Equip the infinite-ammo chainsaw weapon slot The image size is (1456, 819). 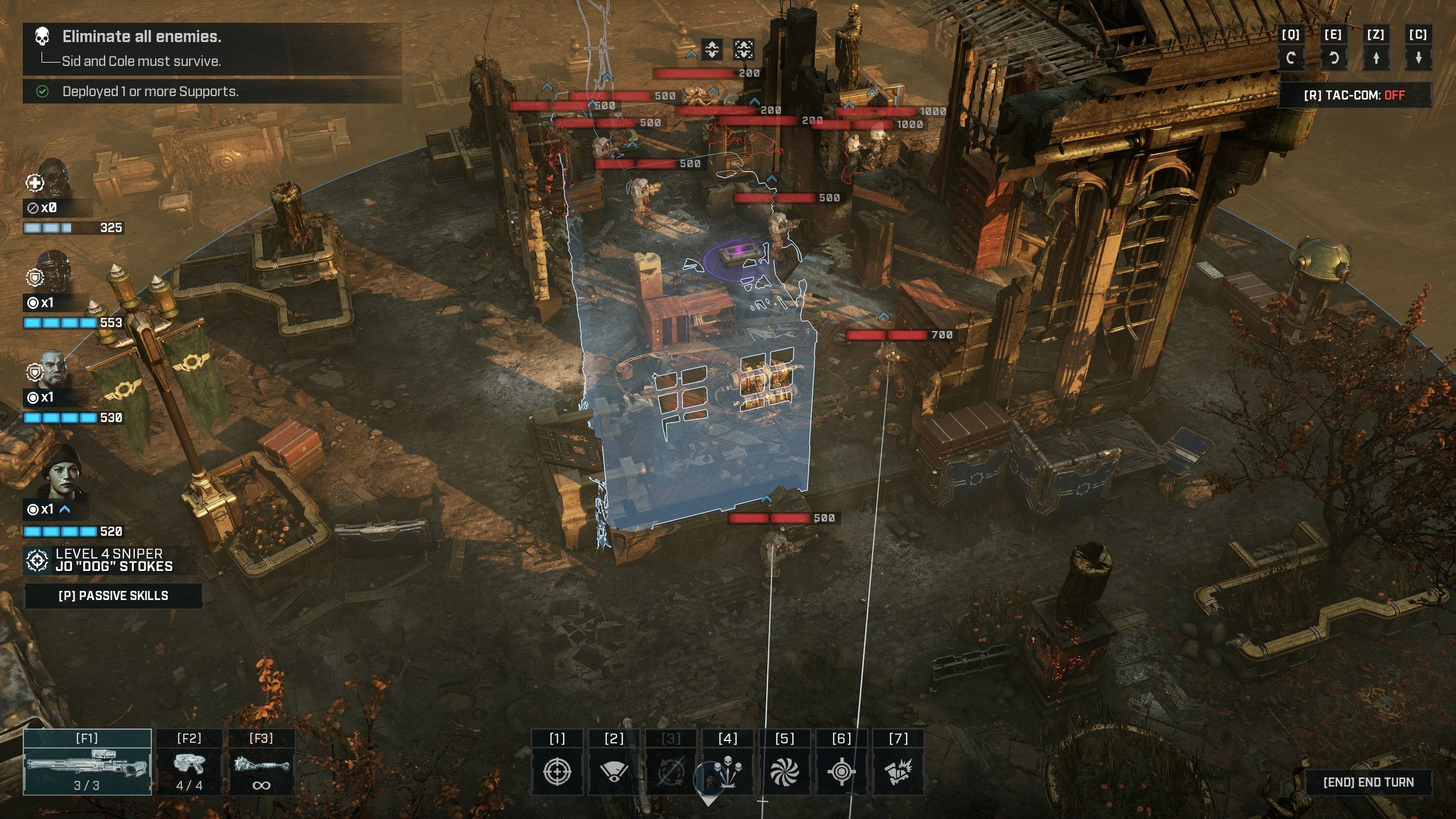[x=261, y=762]
